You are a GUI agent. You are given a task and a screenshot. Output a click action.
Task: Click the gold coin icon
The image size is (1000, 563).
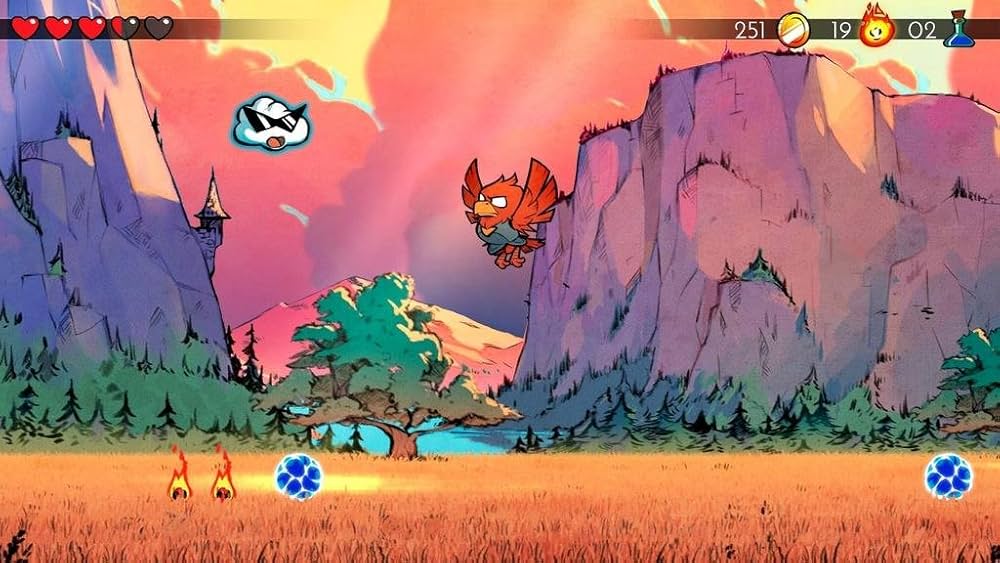click(x=792, y=28)
